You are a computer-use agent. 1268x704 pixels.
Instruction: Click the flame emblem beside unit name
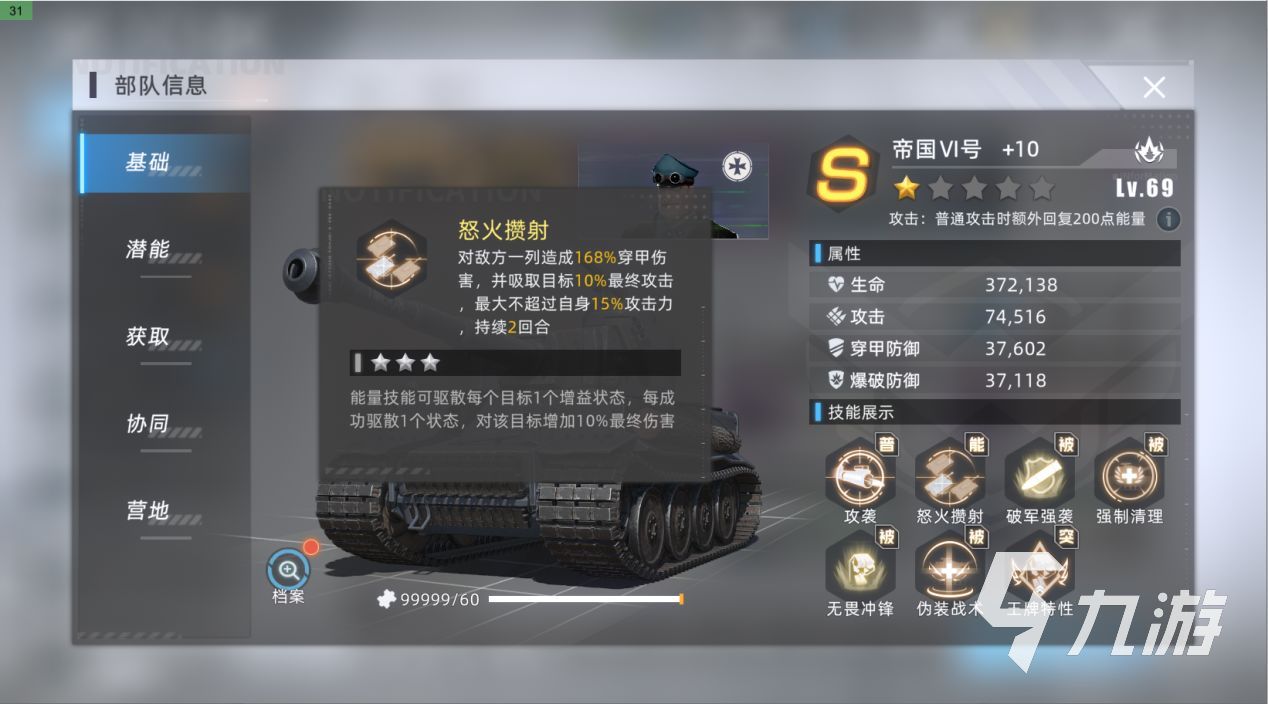tap(1149, 152)
